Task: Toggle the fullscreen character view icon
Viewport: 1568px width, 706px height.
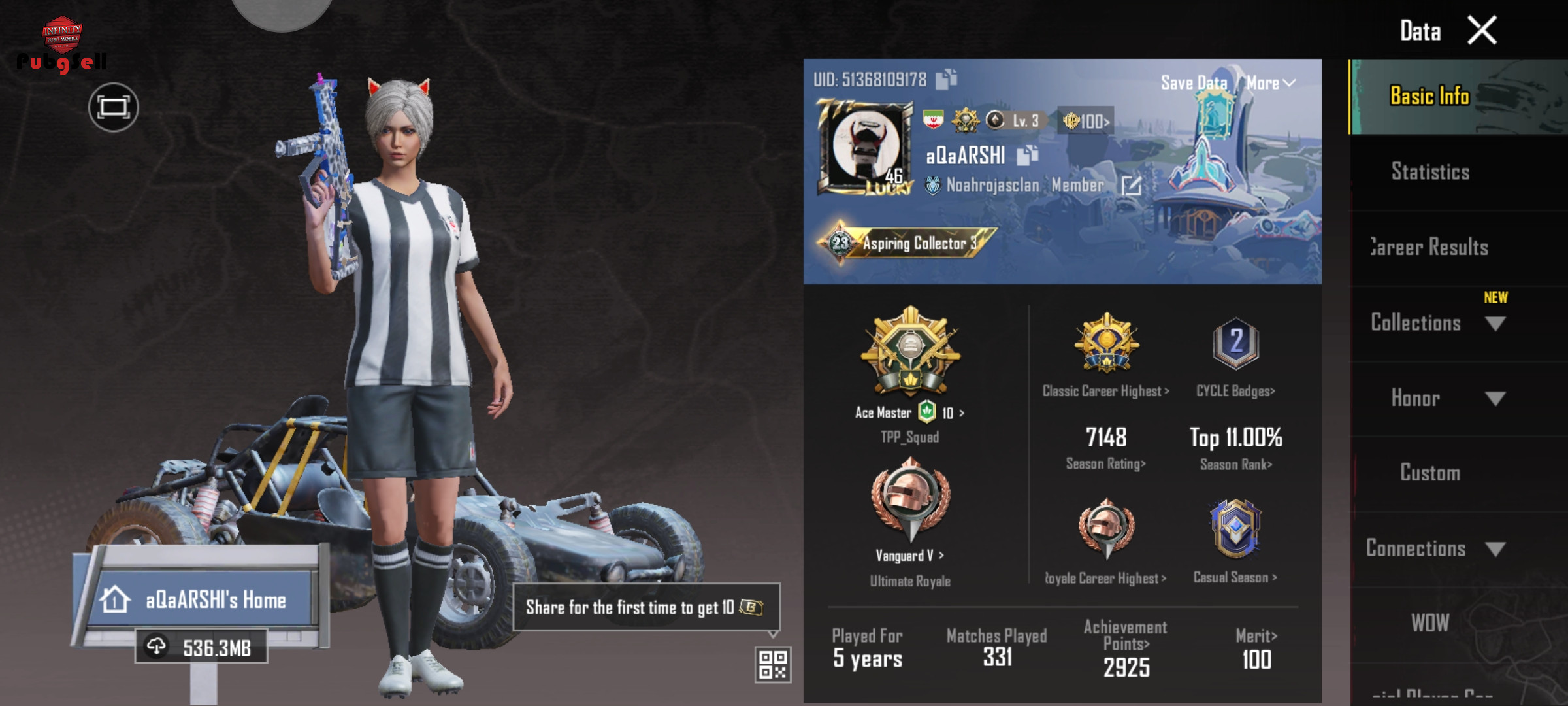Action: pos(114,107)
